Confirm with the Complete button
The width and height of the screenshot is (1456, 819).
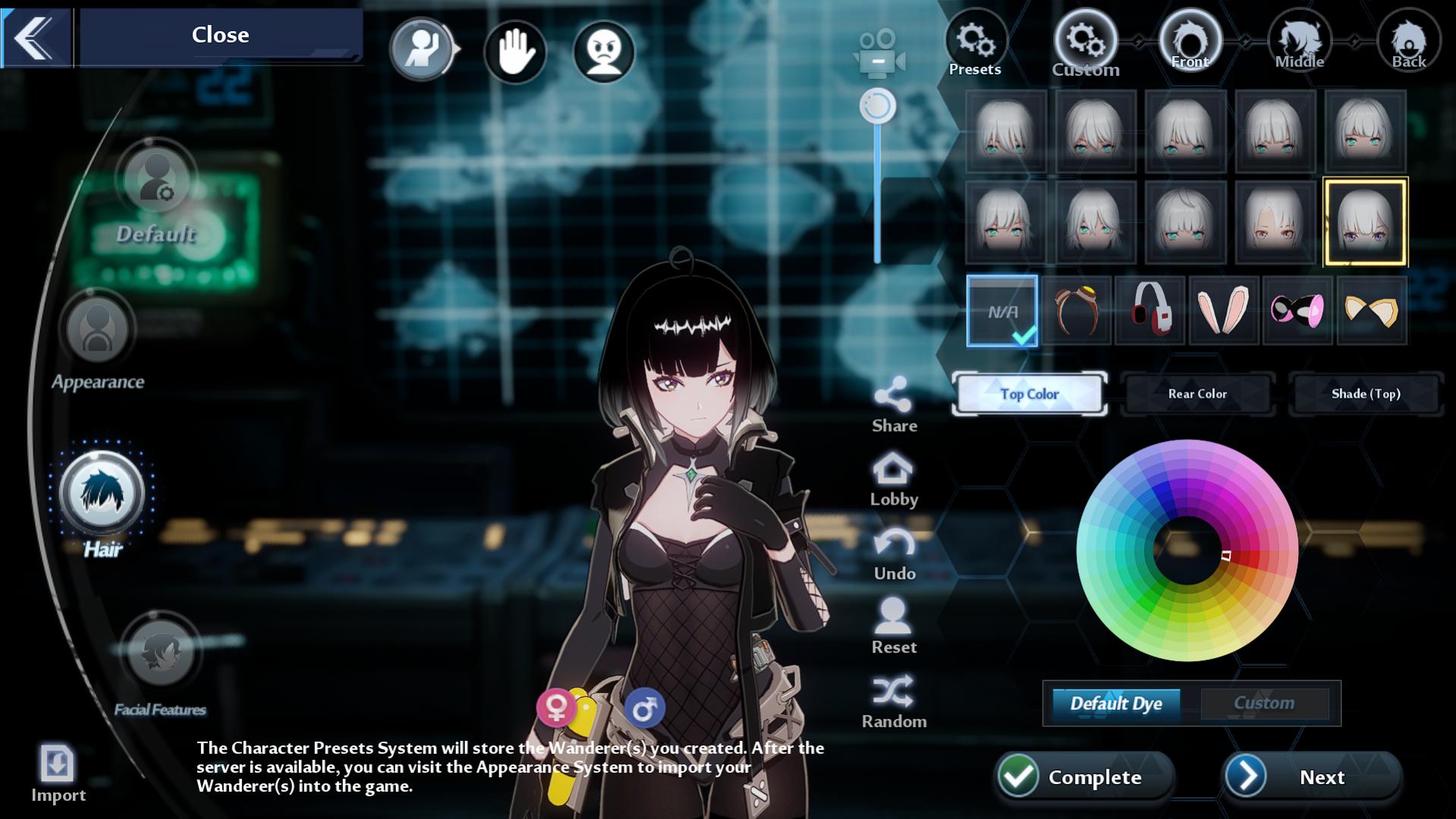click(1083, 776)
